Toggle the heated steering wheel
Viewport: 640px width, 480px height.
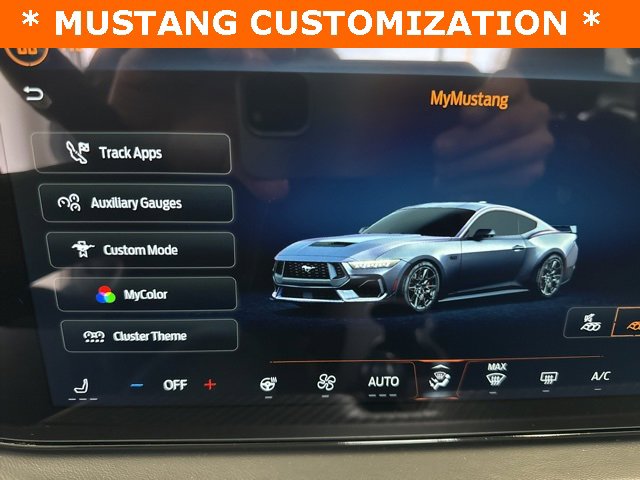coord(269,383)
